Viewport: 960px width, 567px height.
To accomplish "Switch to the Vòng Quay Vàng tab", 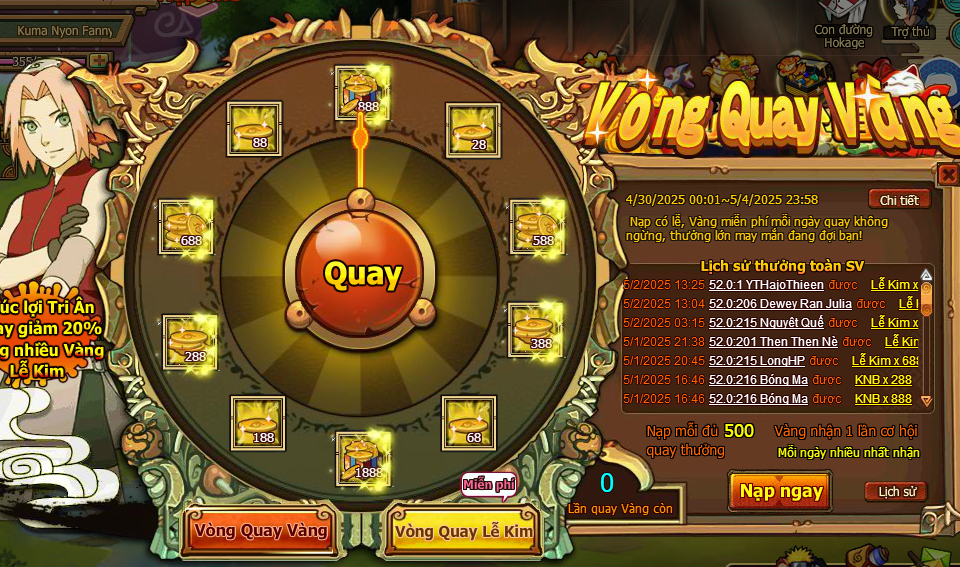I will point(260,530).
